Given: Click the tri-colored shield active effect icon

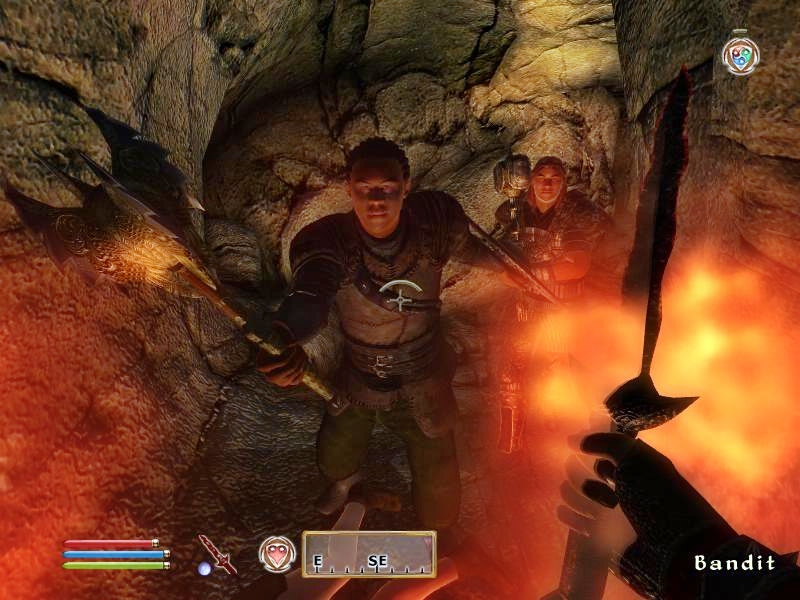Looking at the screenshot, I should 741,55.
